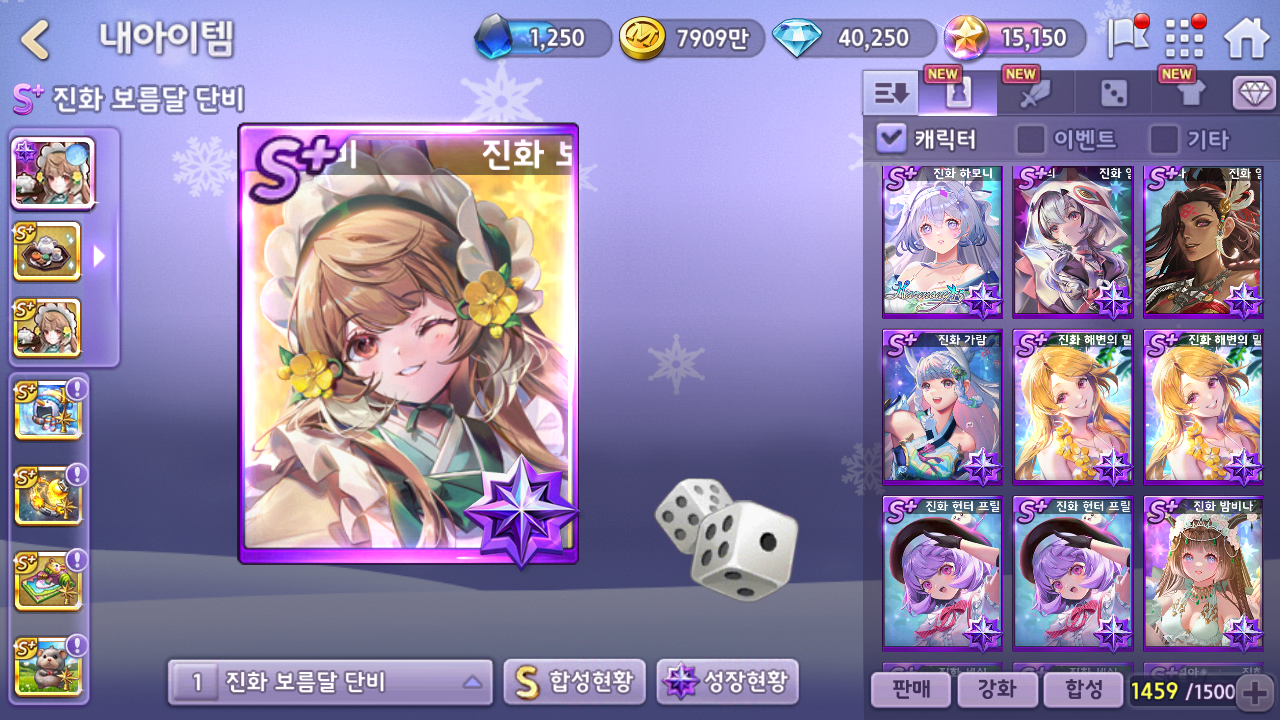Image resolution: width=1280 pixels, height=720 pixels.
Task: Open the flag icon menu
Action: pyautogui.click(x=1127, y=39)
